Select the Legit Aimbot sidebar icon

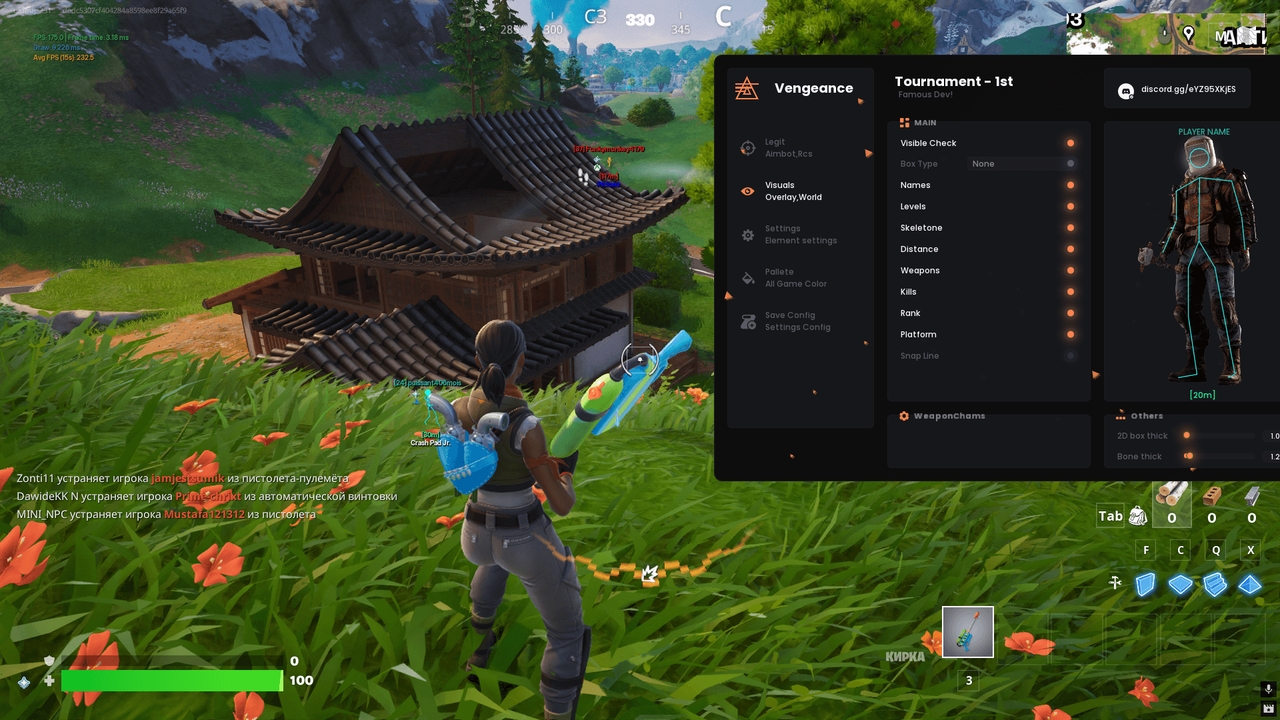pos(747,147)
